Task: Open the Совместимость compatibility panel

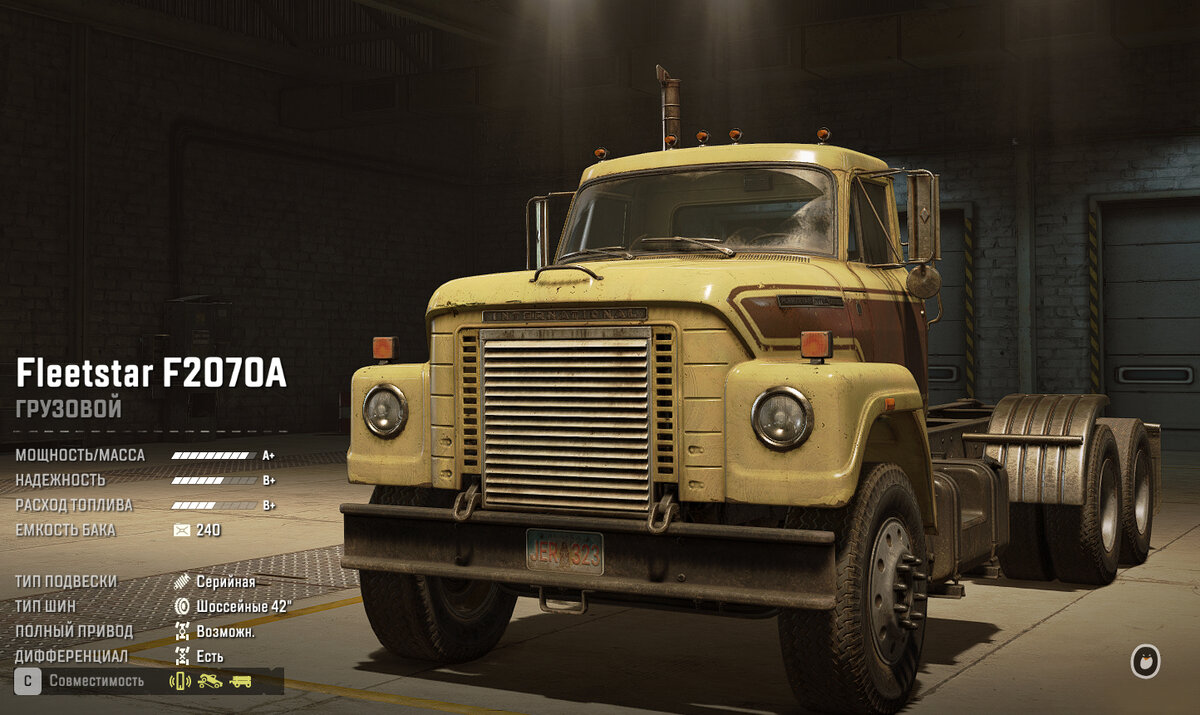Action: tap(96, 681)
